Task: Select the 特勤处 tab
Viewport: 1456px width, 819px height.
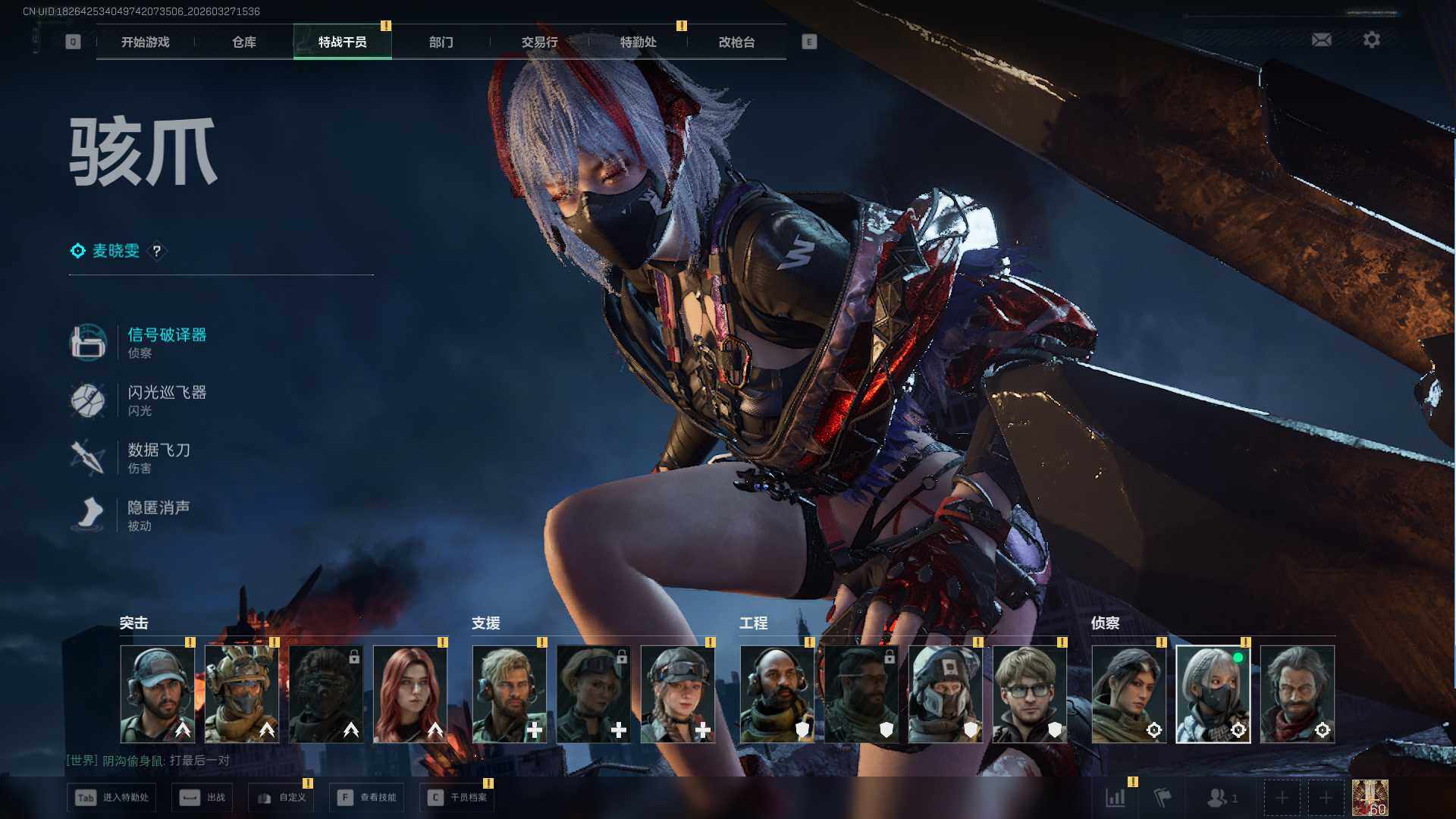Action: click(638, 42)
